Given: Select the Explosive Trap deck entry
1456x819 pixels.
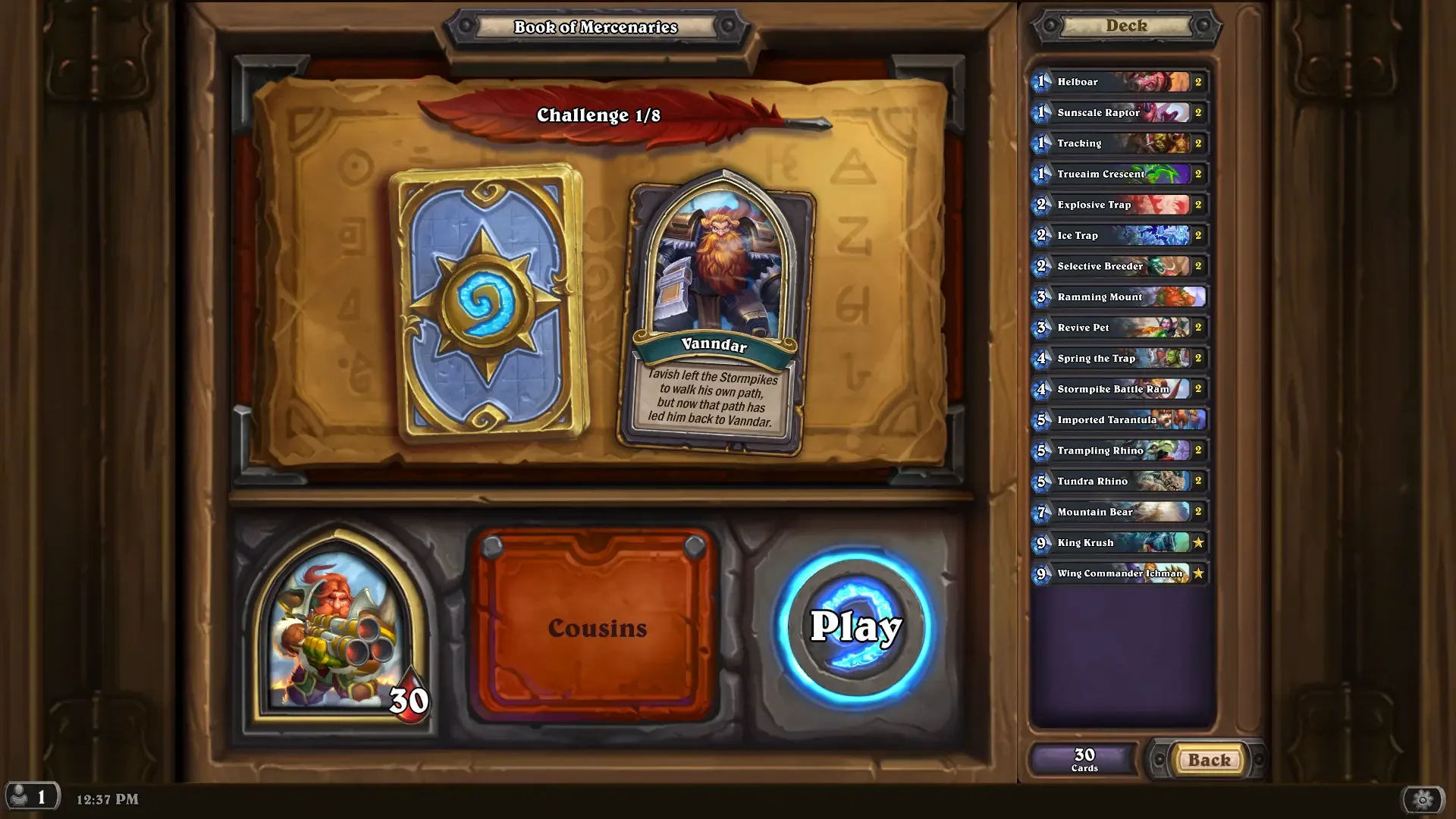Looking at the screenshot, I should click(1115, 205).
